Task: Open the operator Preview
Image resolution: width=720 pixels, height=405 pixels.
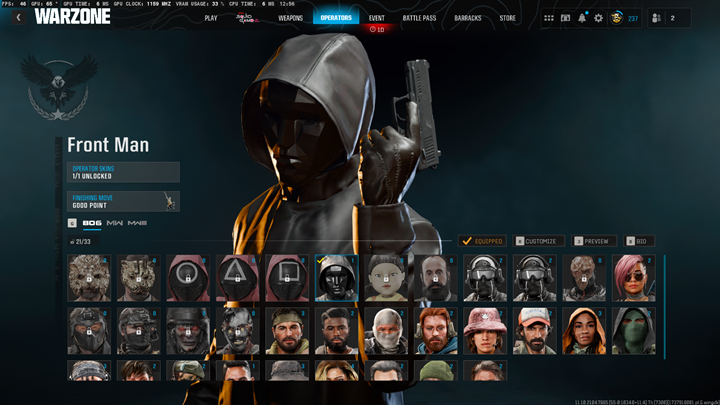Action: coord(593,241)
